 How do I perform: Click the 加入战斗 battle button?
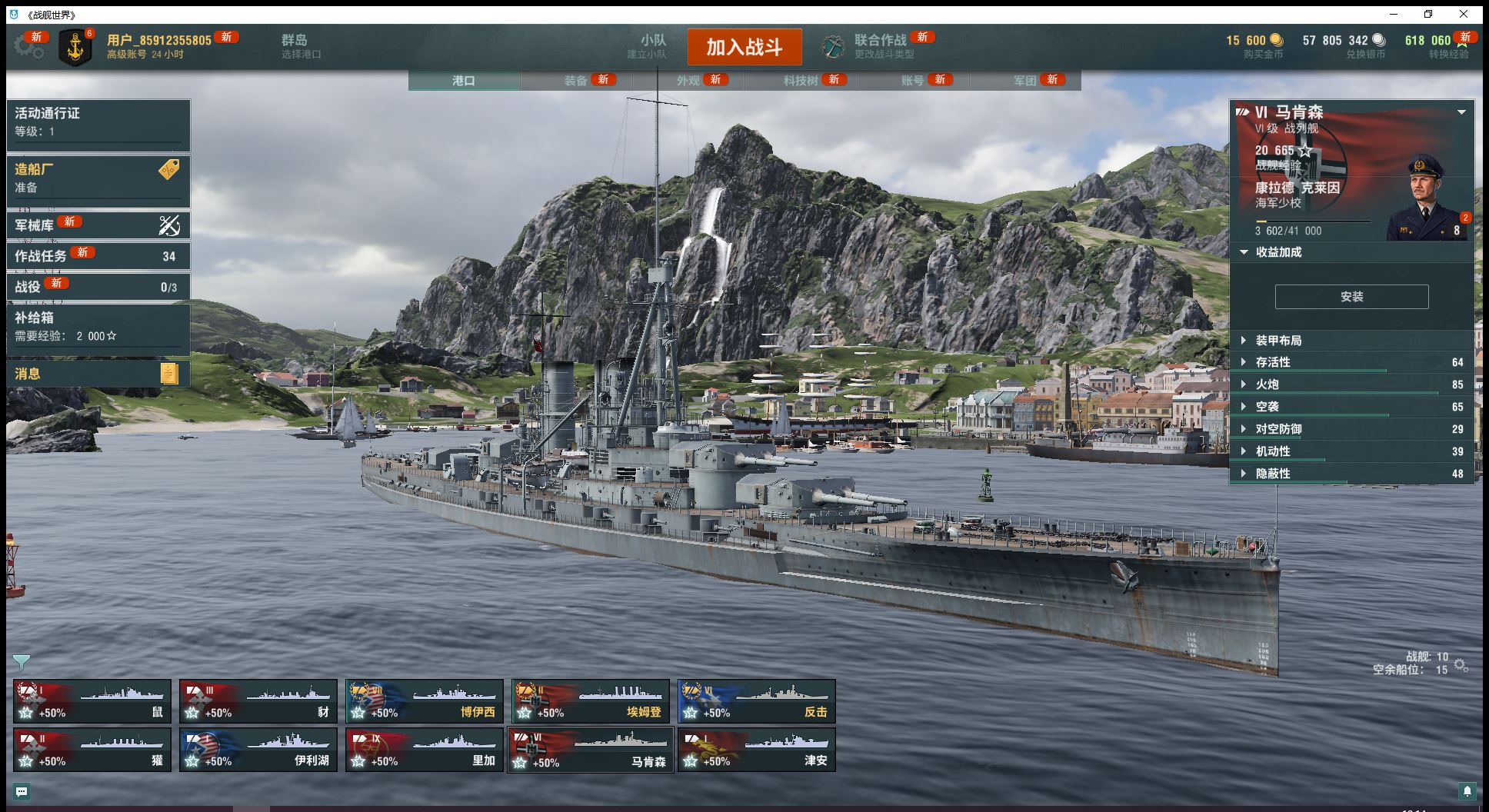tap(744, 47)
